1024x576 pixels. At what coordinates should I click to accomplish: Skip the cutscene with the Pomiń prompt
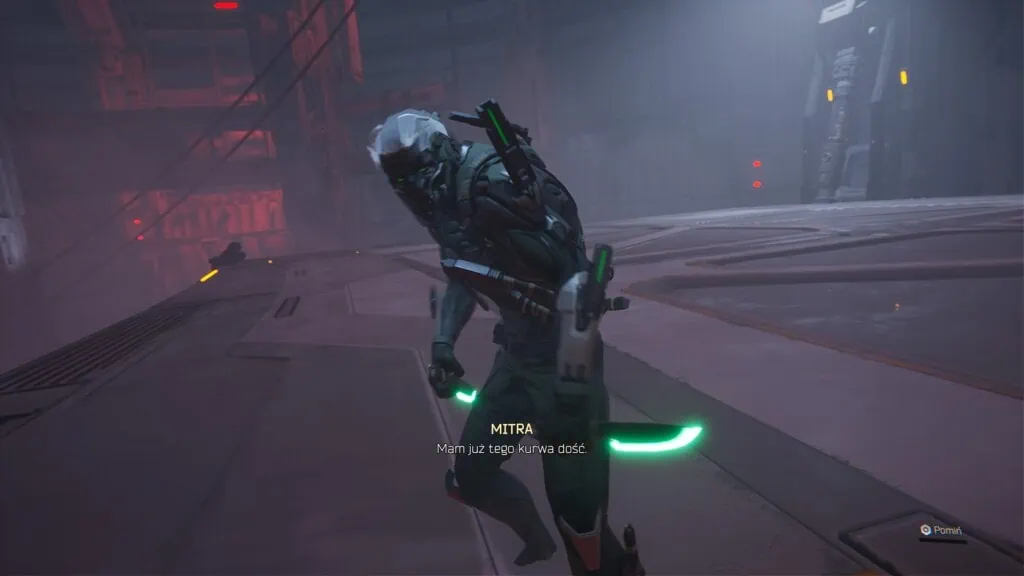(x=943, y=530)
